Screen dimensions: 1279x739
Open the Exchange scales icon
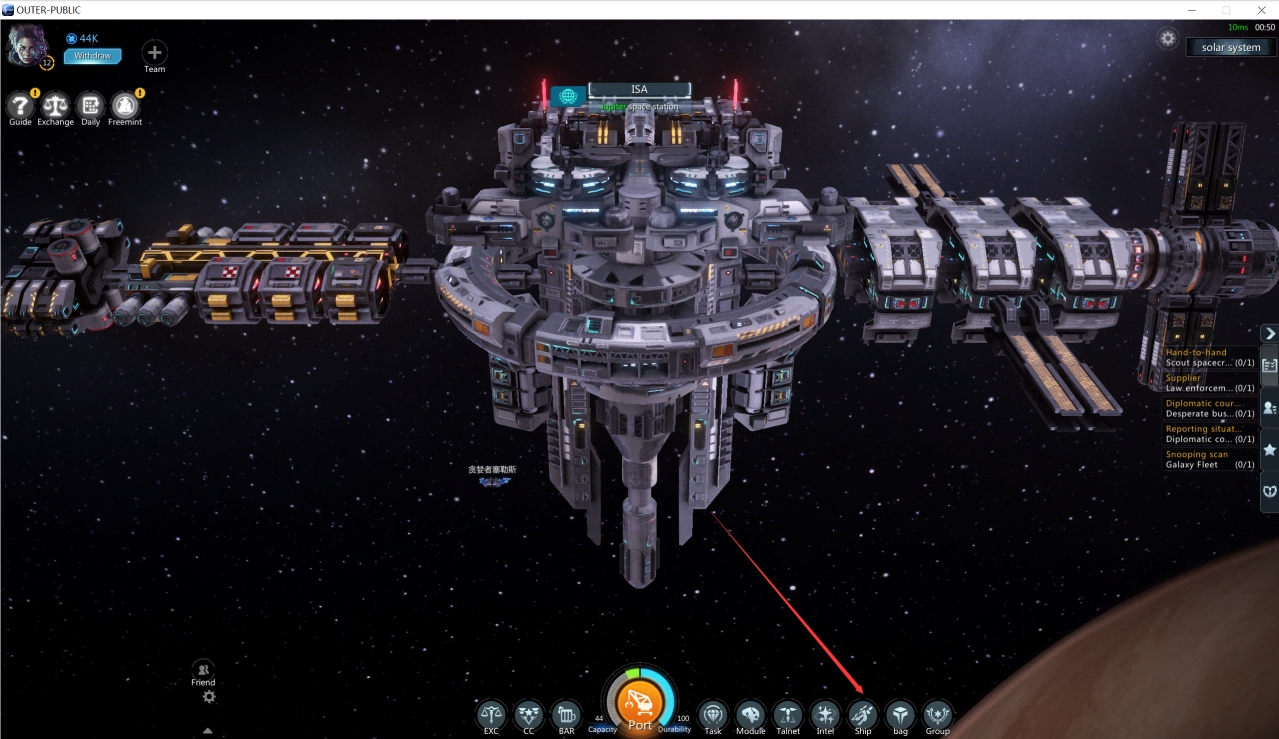pos(55,105)
